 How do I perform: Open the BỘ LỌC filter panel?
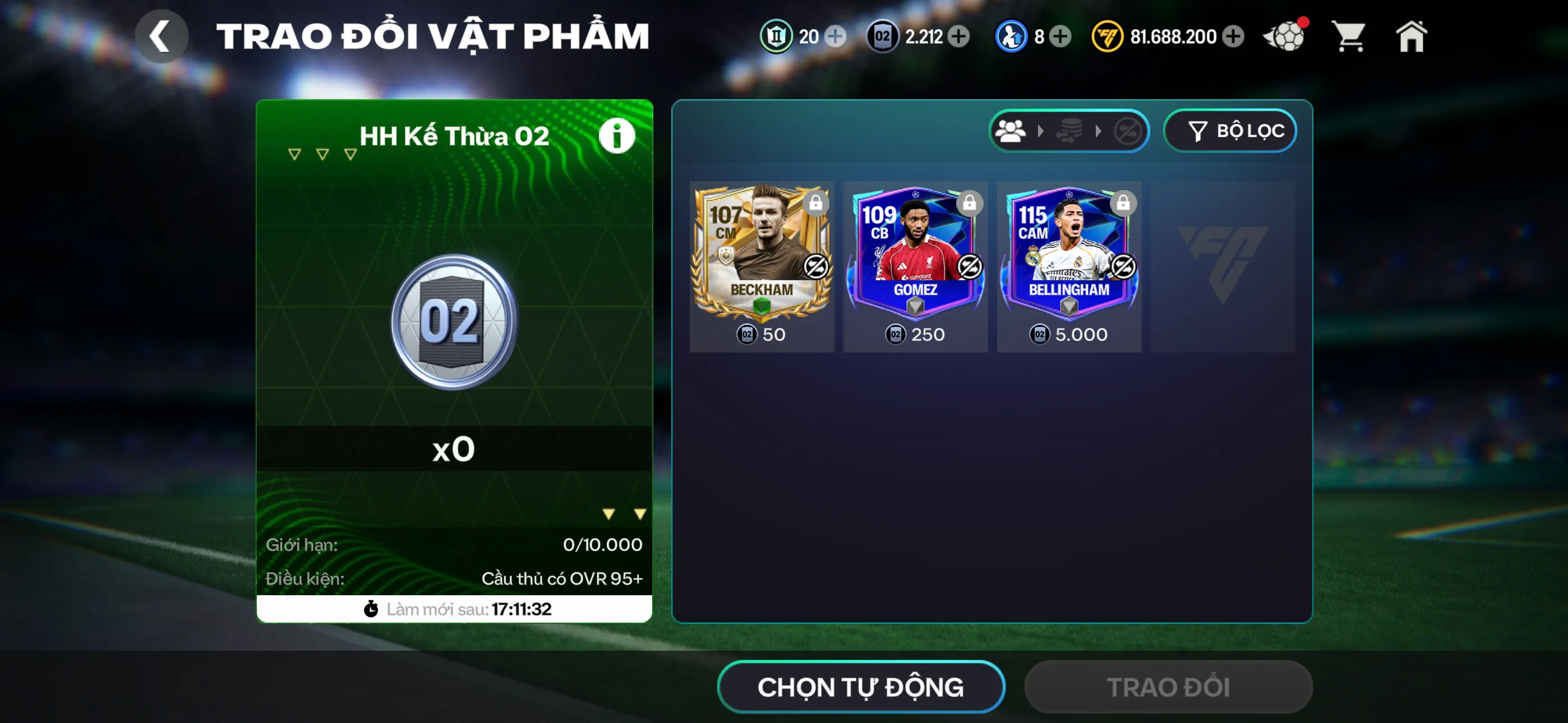[1230, 130]
